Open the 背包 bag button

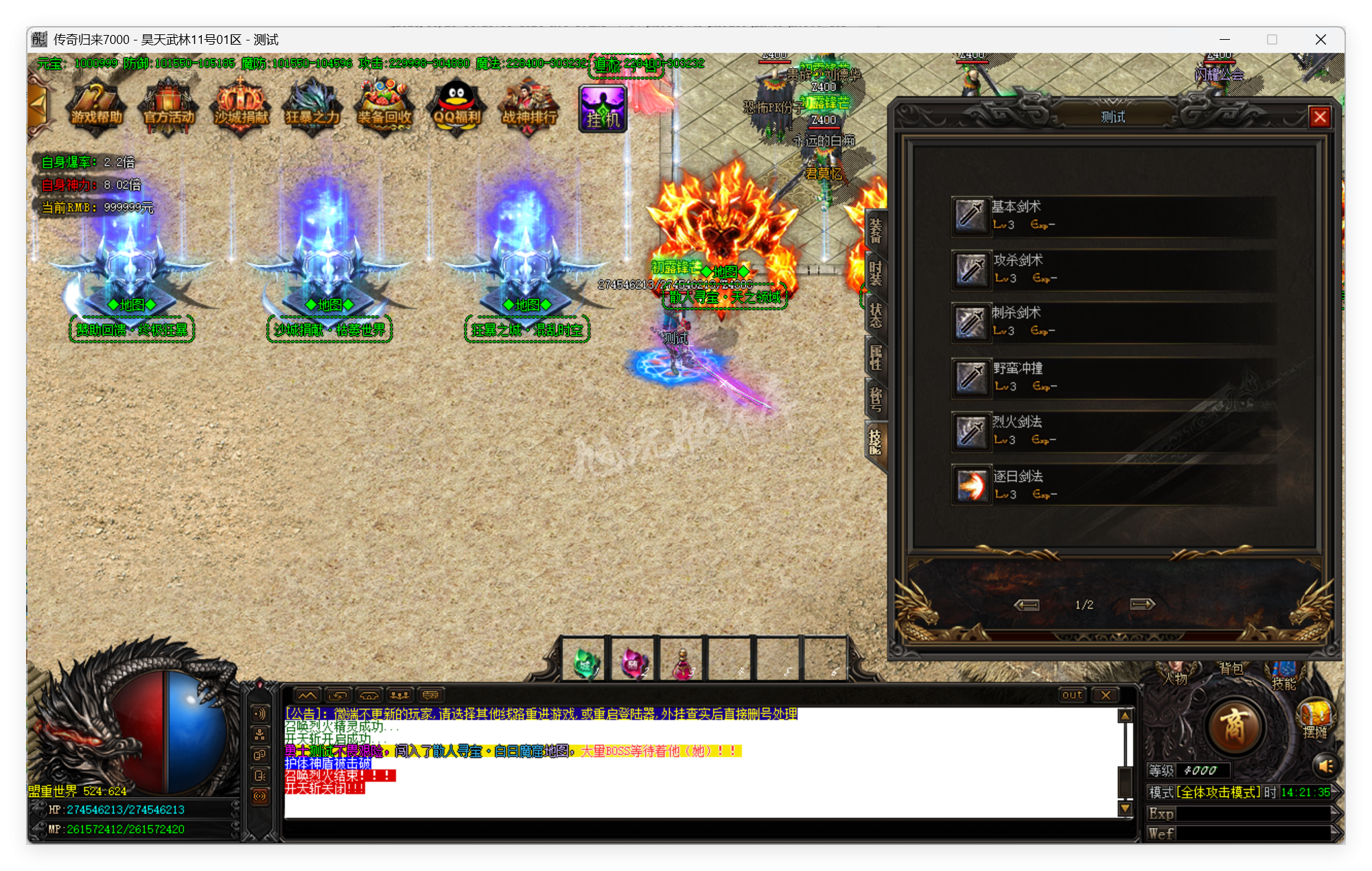(1231, 669)
